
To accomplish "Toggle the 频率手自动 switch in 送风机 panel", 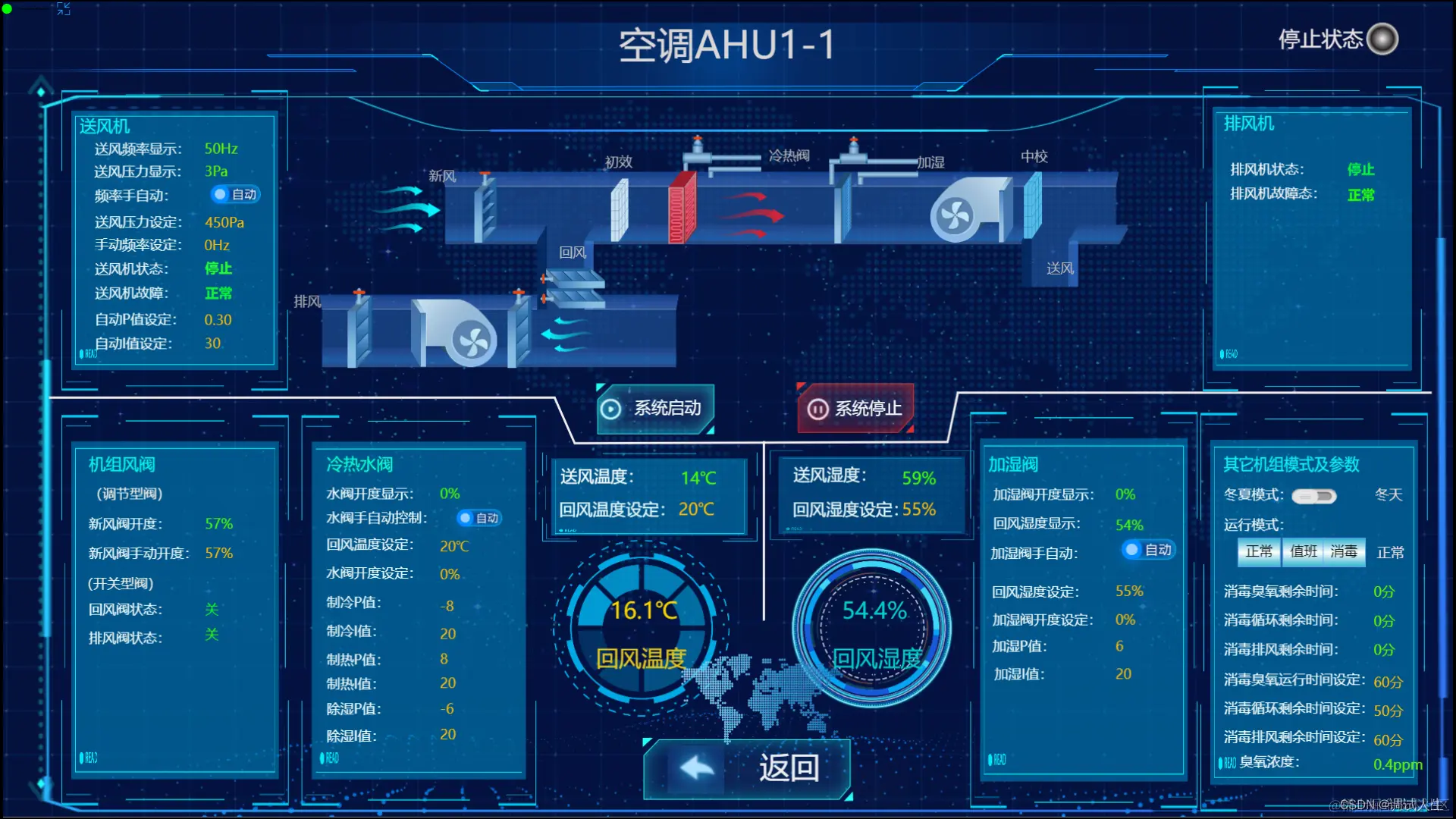I will click(x=235, y=195).
